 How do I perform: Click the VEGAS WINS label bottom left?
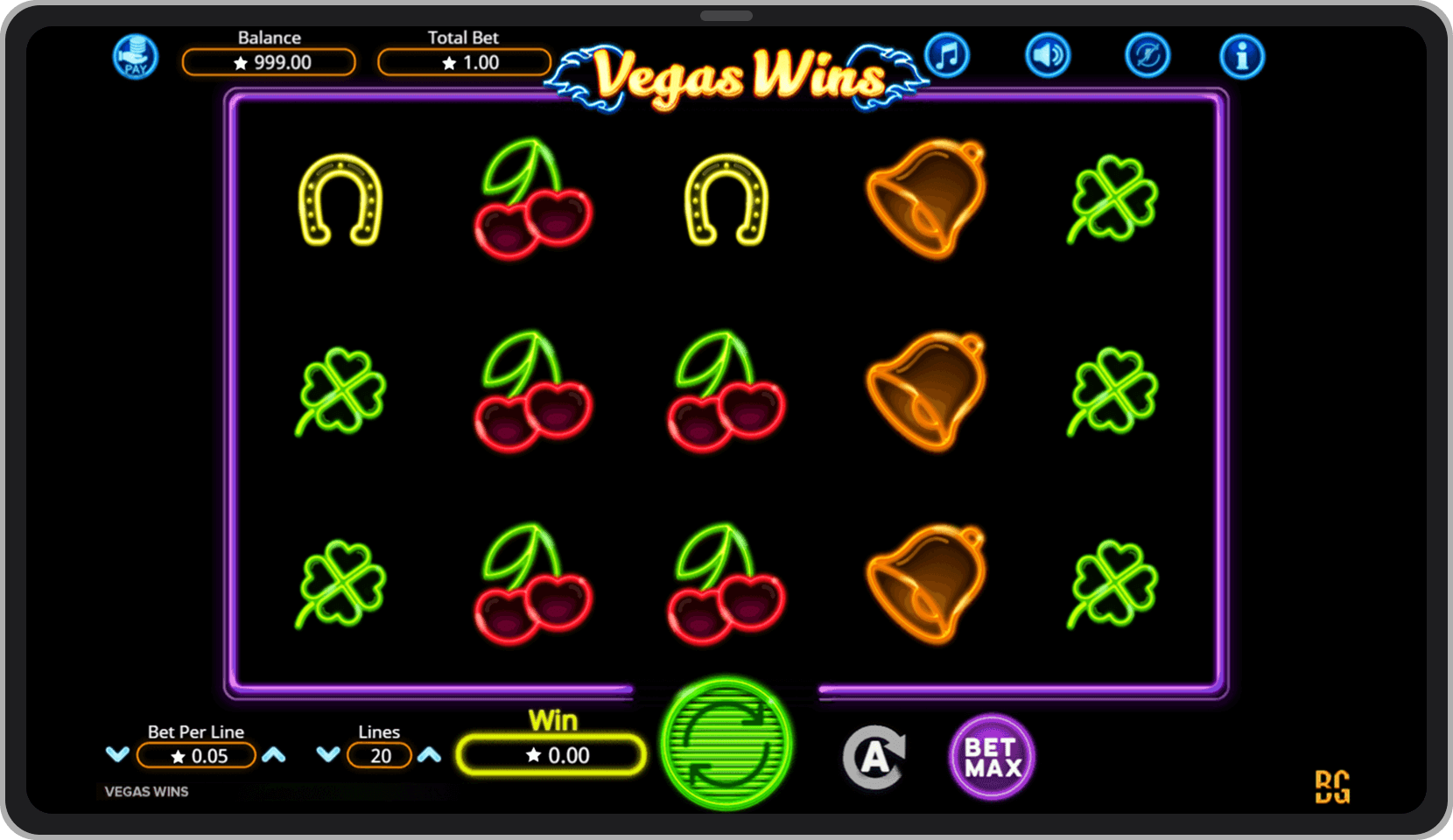[145, 791]
